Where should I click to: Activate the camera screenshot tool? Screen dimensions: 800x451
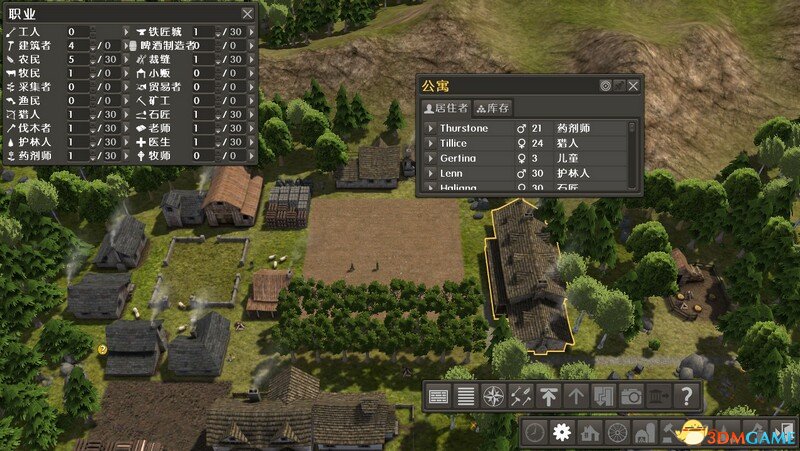631,396
